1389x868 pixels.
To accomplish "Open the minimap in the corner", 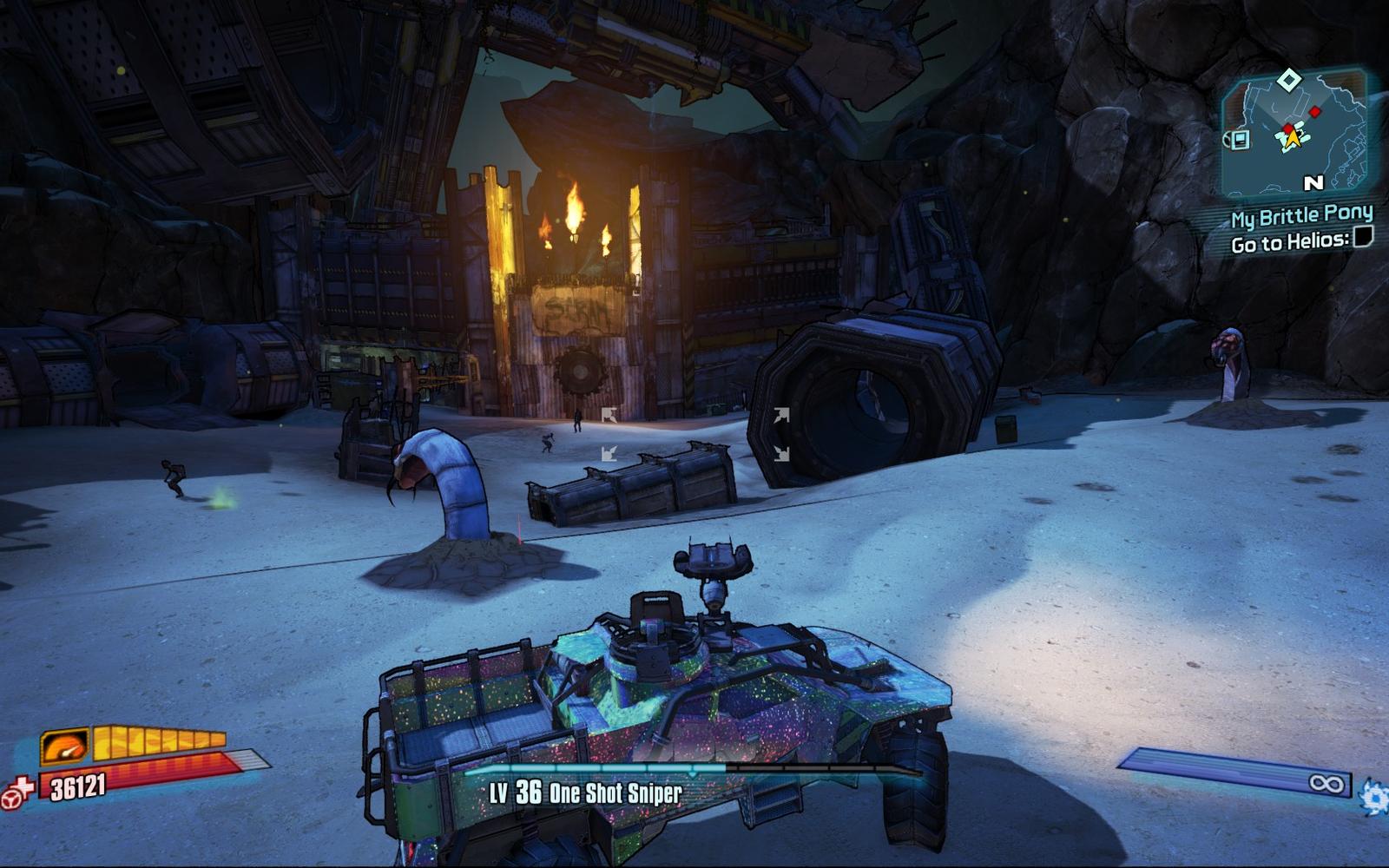I will (x=1293, y=133).
